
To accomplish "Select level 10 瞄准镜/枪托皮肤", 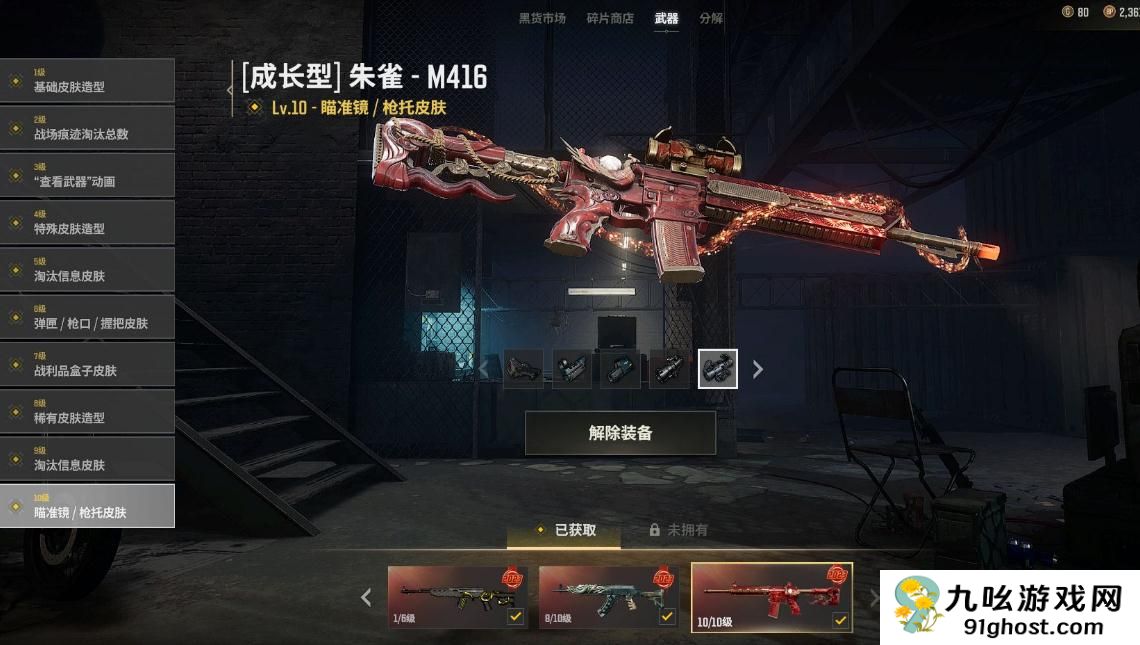I will pyautogui.click(x=87, y=506).
